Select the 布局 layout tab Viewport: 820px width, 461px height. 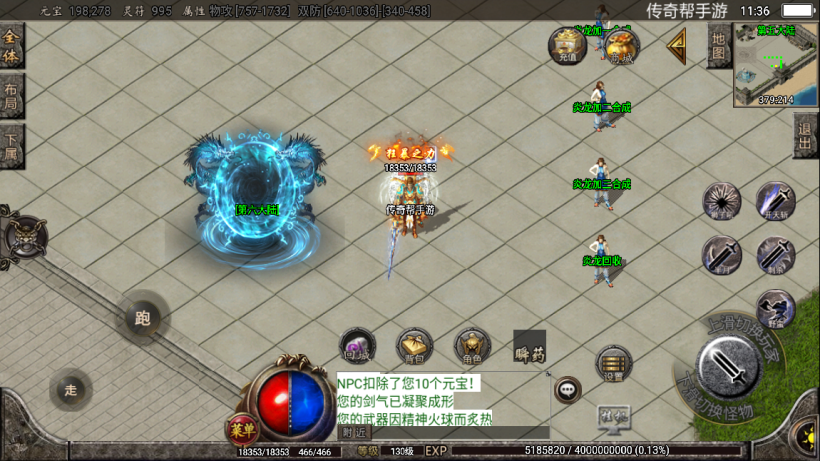coord(11,97)
